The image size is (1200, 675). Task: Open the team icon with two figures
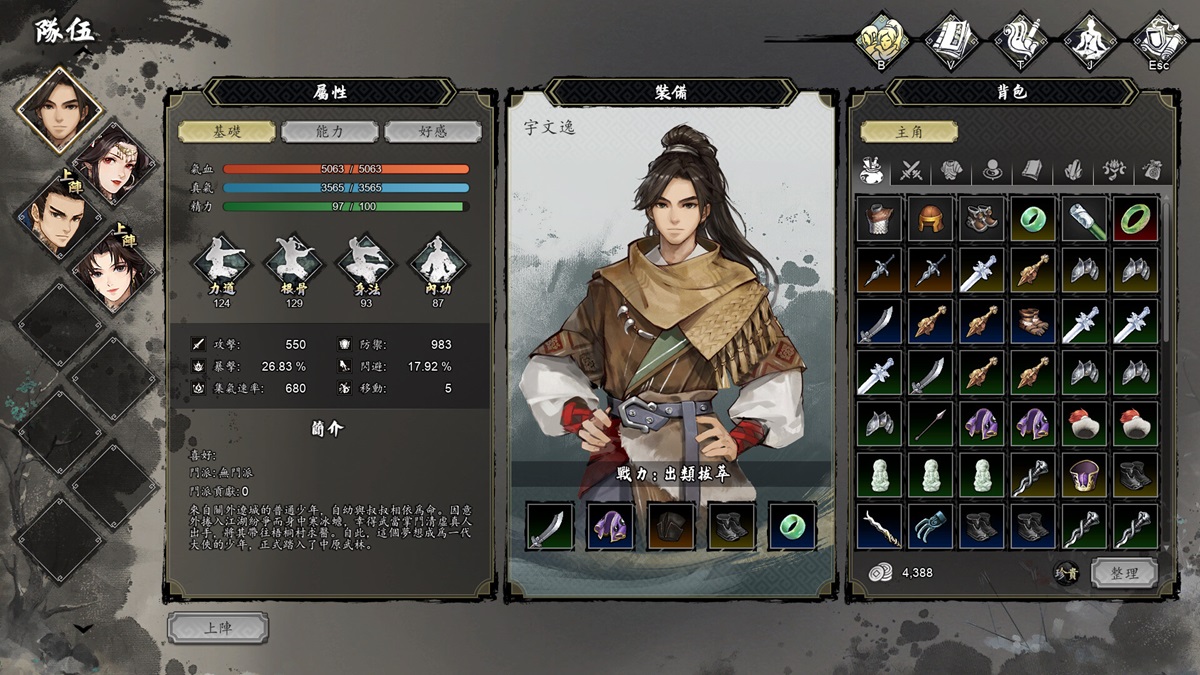click(x=881, y=40)
